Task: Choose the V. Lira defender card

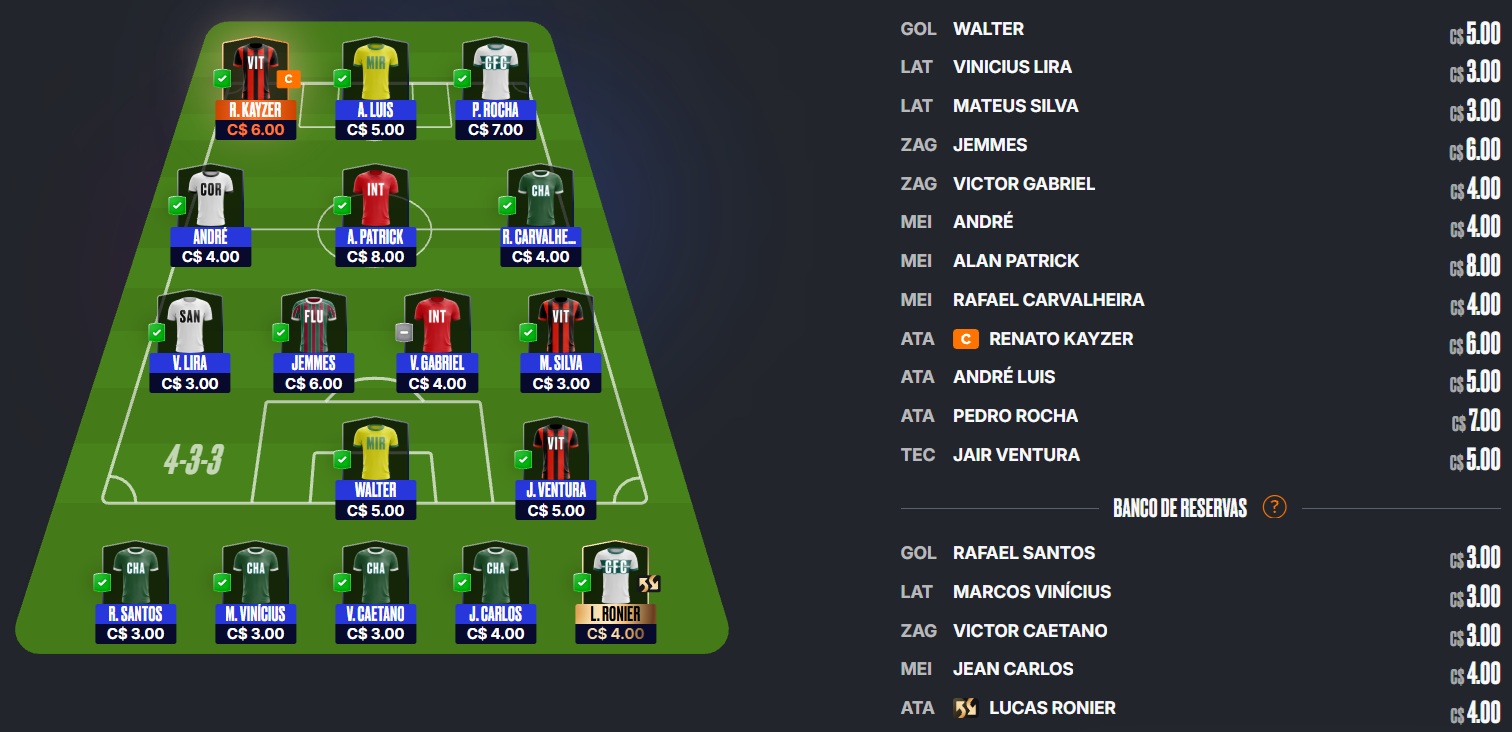Action: (190, 341)
